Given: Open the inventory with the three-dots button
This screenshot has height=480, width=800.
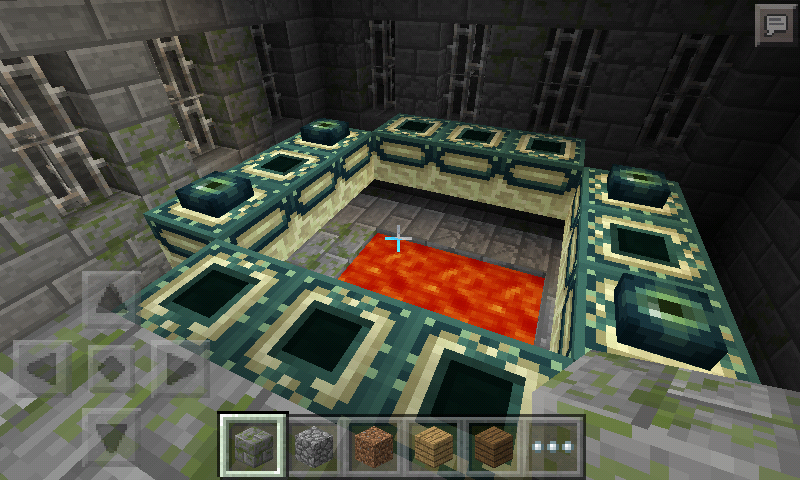Looking at the screenshot, I should click(553, 445).
